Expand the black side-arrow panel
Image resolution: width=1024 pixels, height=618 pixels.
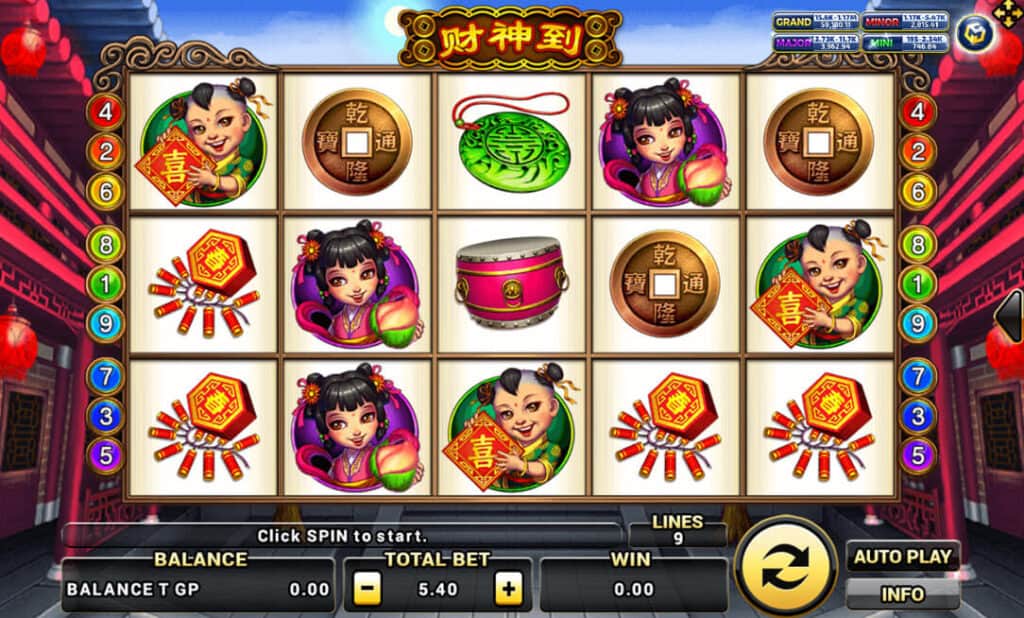tap(1010, 316)
